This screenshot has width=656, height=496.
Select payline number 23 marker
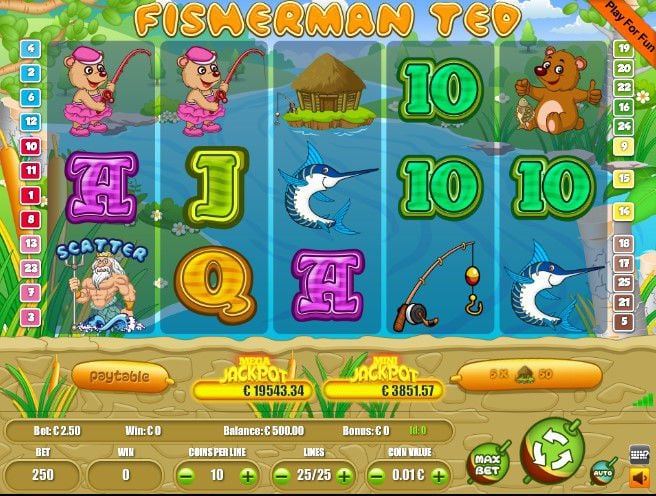(30, 268)
